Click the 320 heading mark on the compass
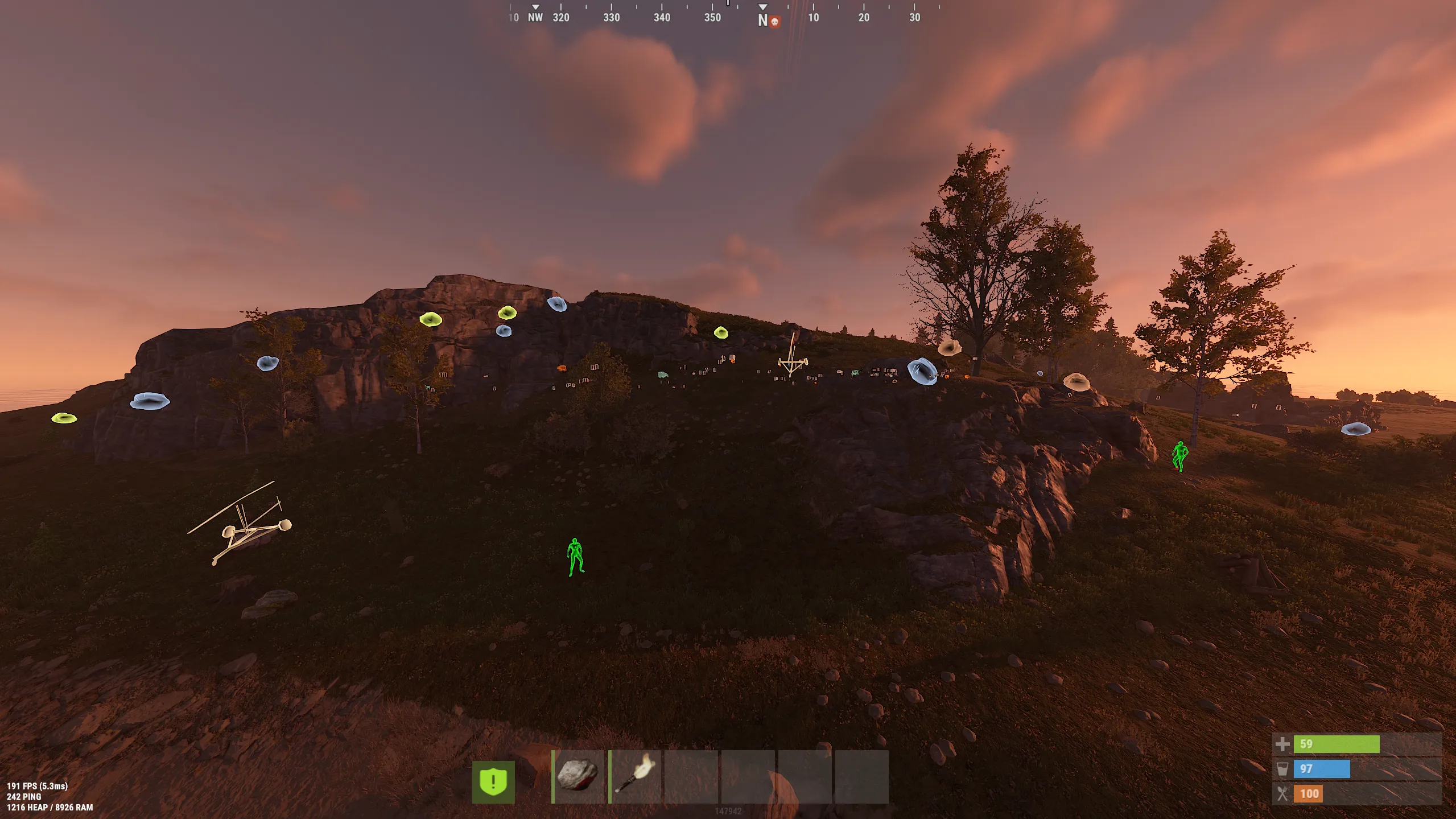Viewport: 1456px width, 819px height. tap(560, 18)
